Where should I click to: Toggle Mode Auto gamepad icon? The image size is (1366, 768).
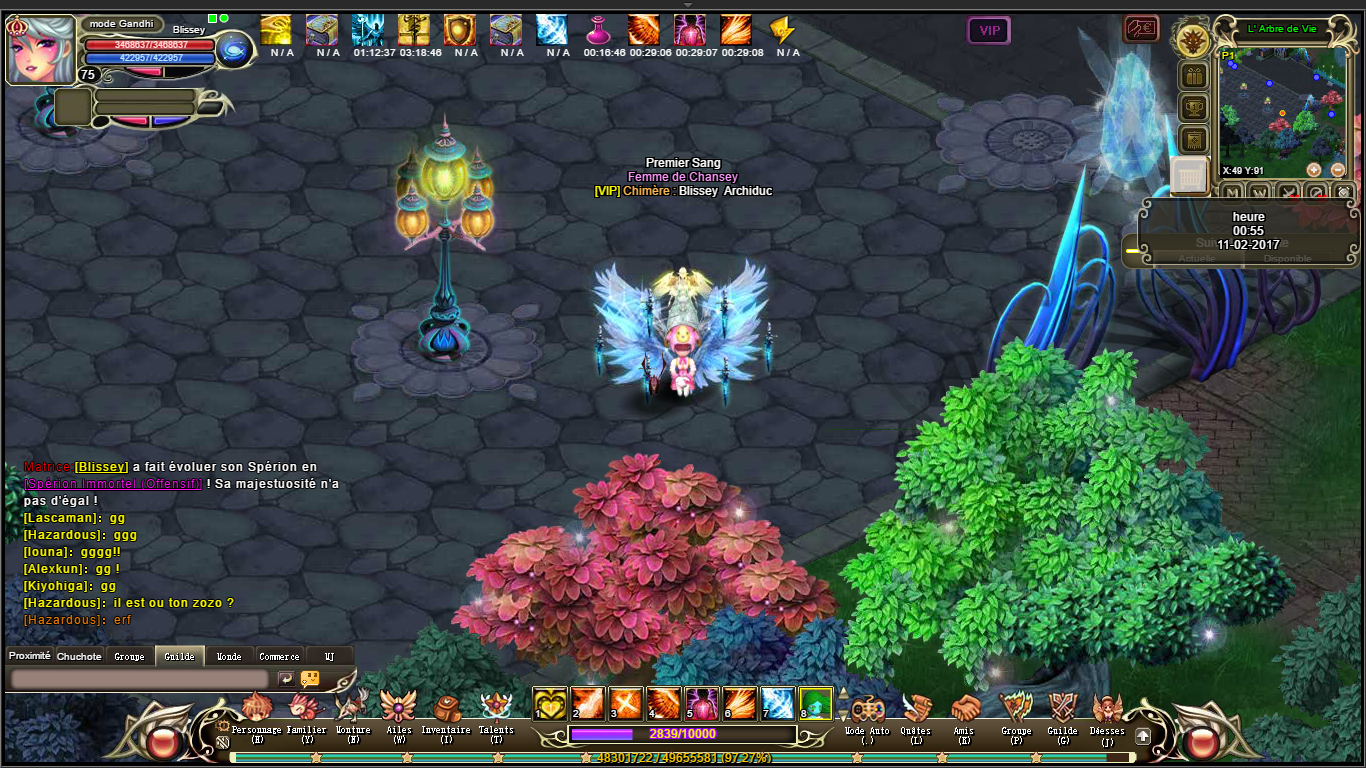[x=866, y=708]
